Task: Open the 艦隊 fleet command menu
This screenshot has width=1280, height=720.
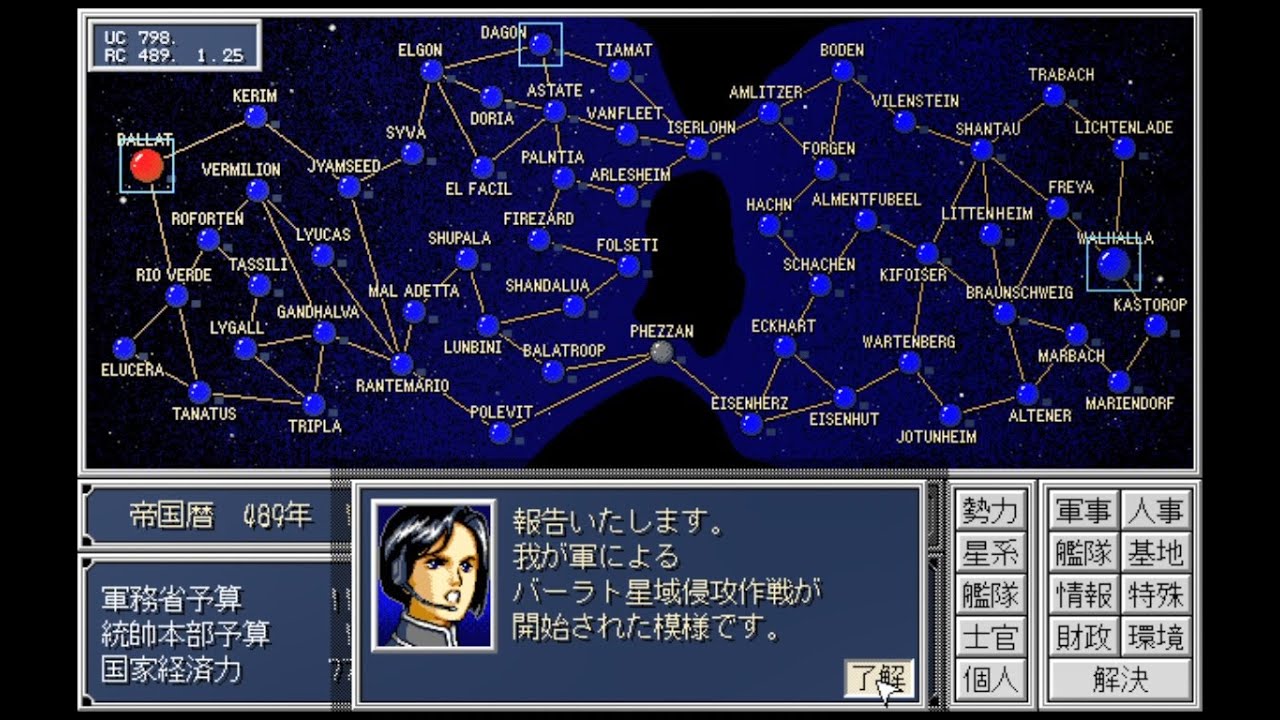Action: coord(1084,550)
